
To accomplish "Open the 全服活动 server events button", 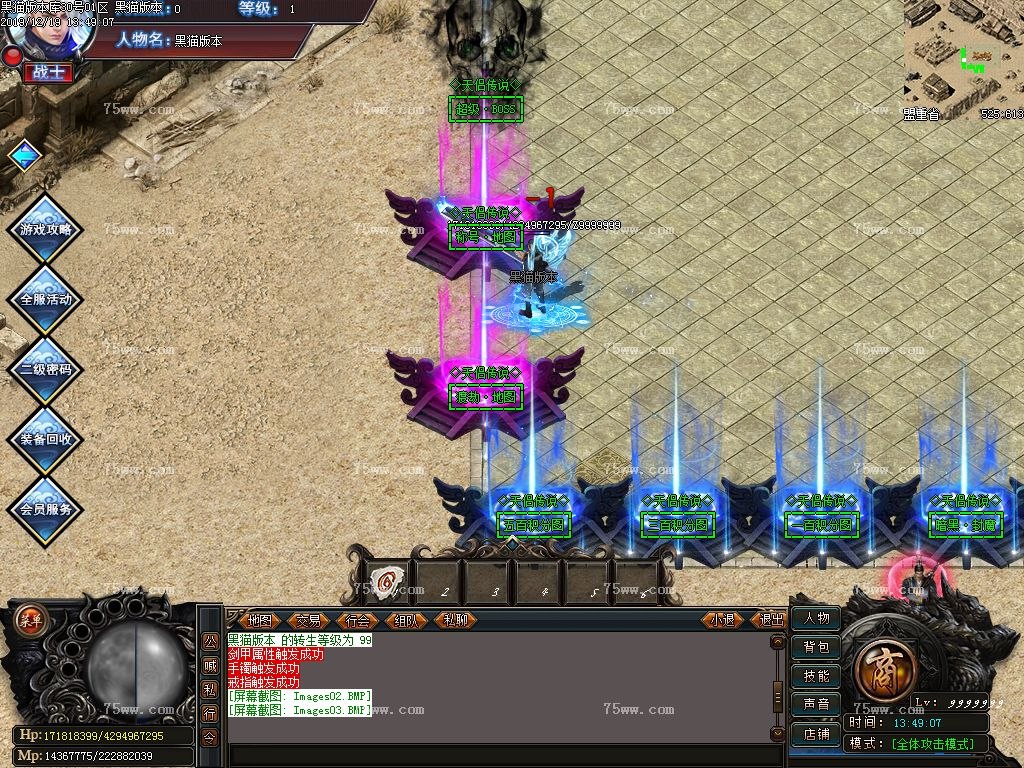I will [46, 299].
